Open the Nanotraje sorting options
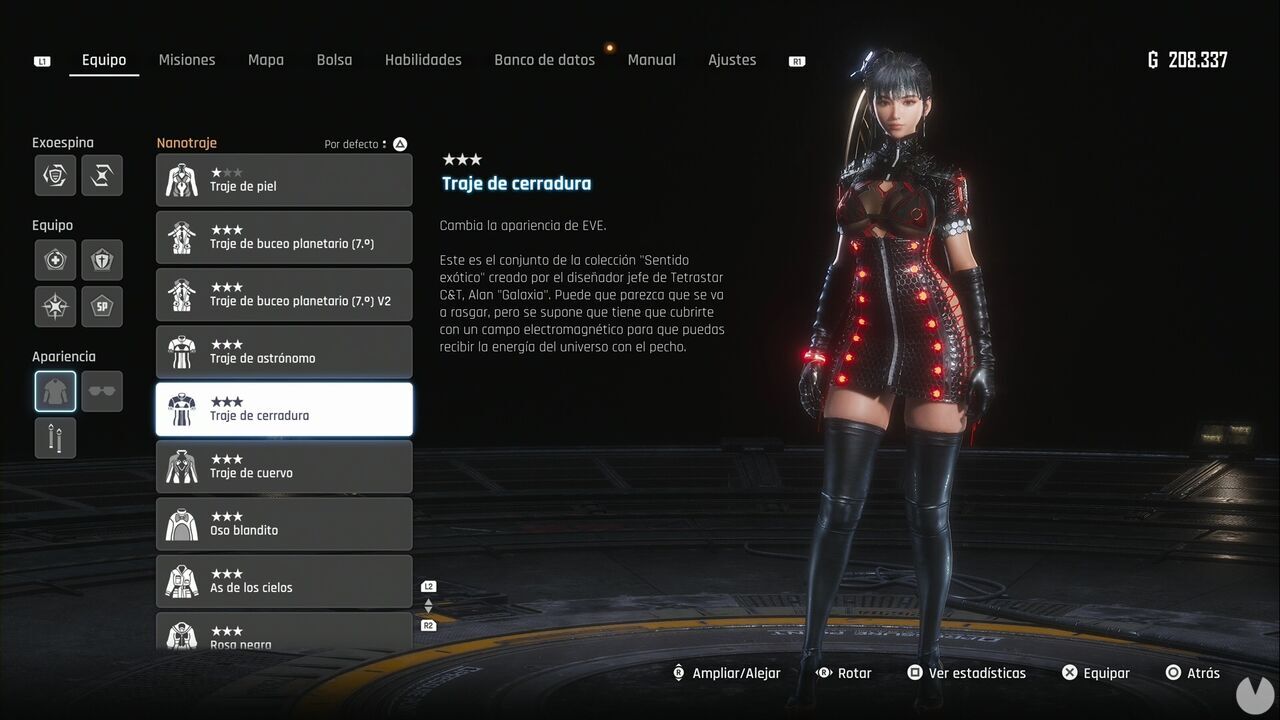This screenshot has width=1280, height=720. coord(398,143)
